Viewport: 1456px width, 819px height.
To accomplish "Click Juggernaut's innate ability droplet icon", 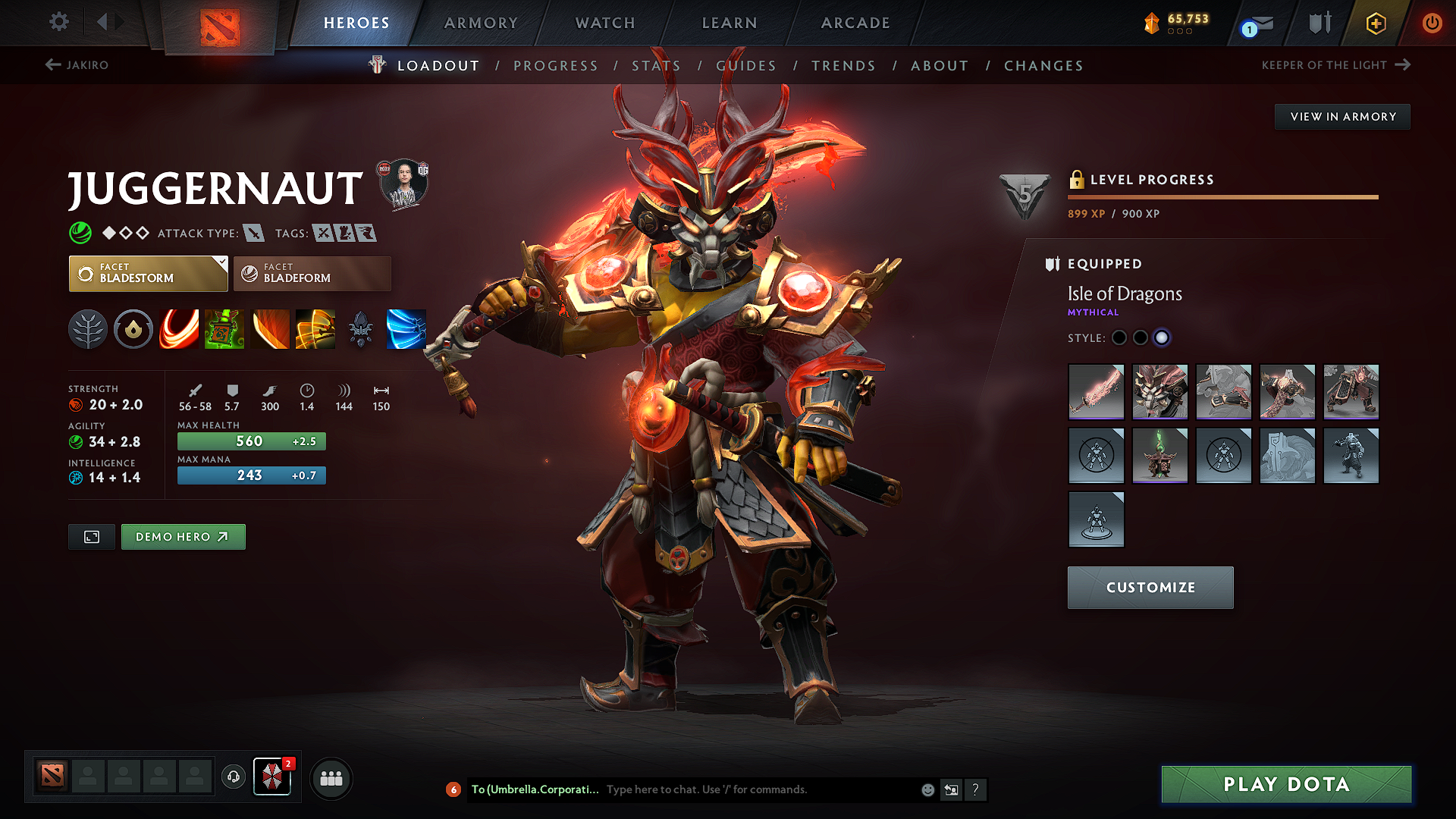I will tap(133, 329).
